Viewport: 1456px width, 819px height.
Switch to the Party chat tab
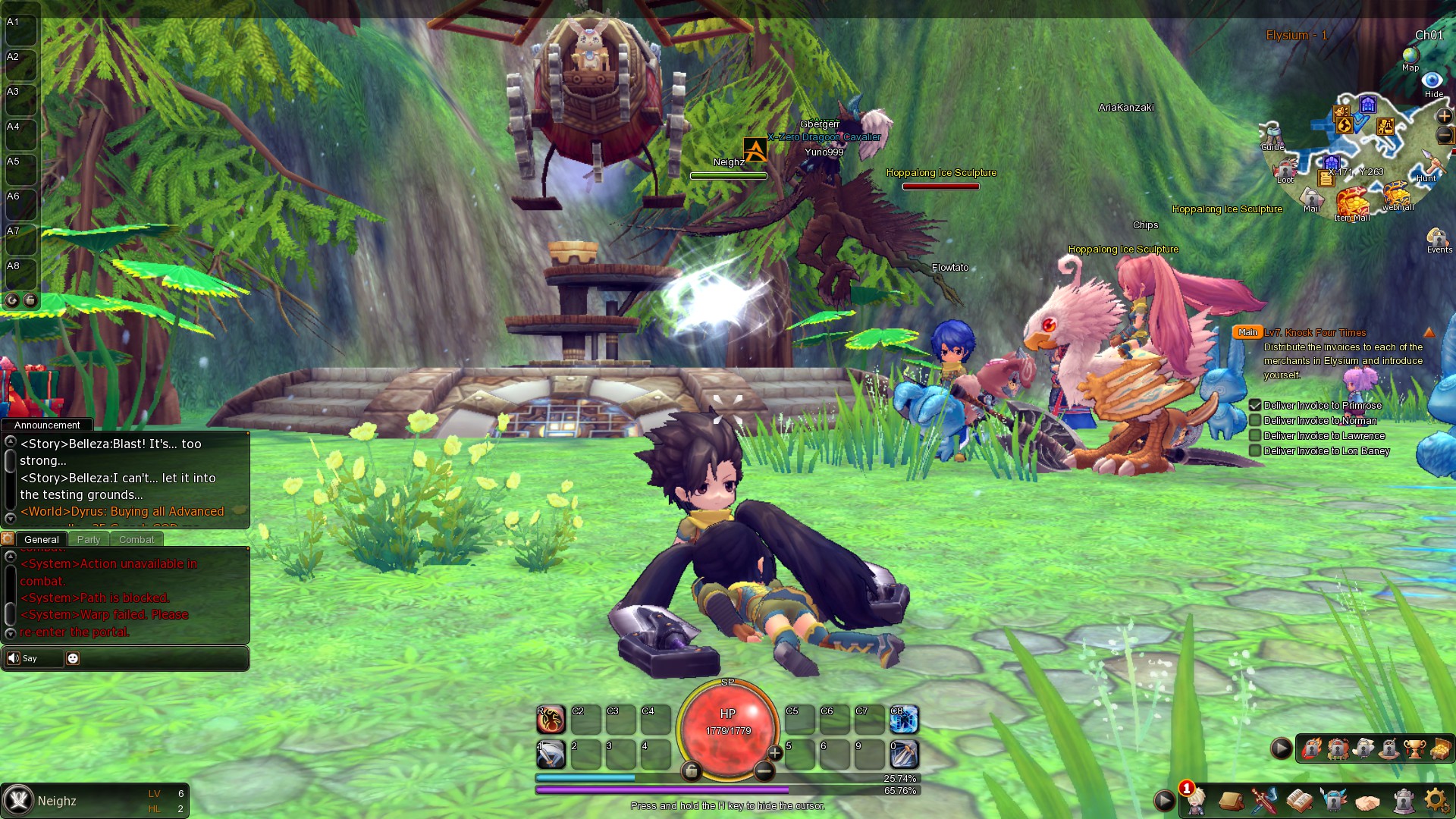(x=89, y=539)
